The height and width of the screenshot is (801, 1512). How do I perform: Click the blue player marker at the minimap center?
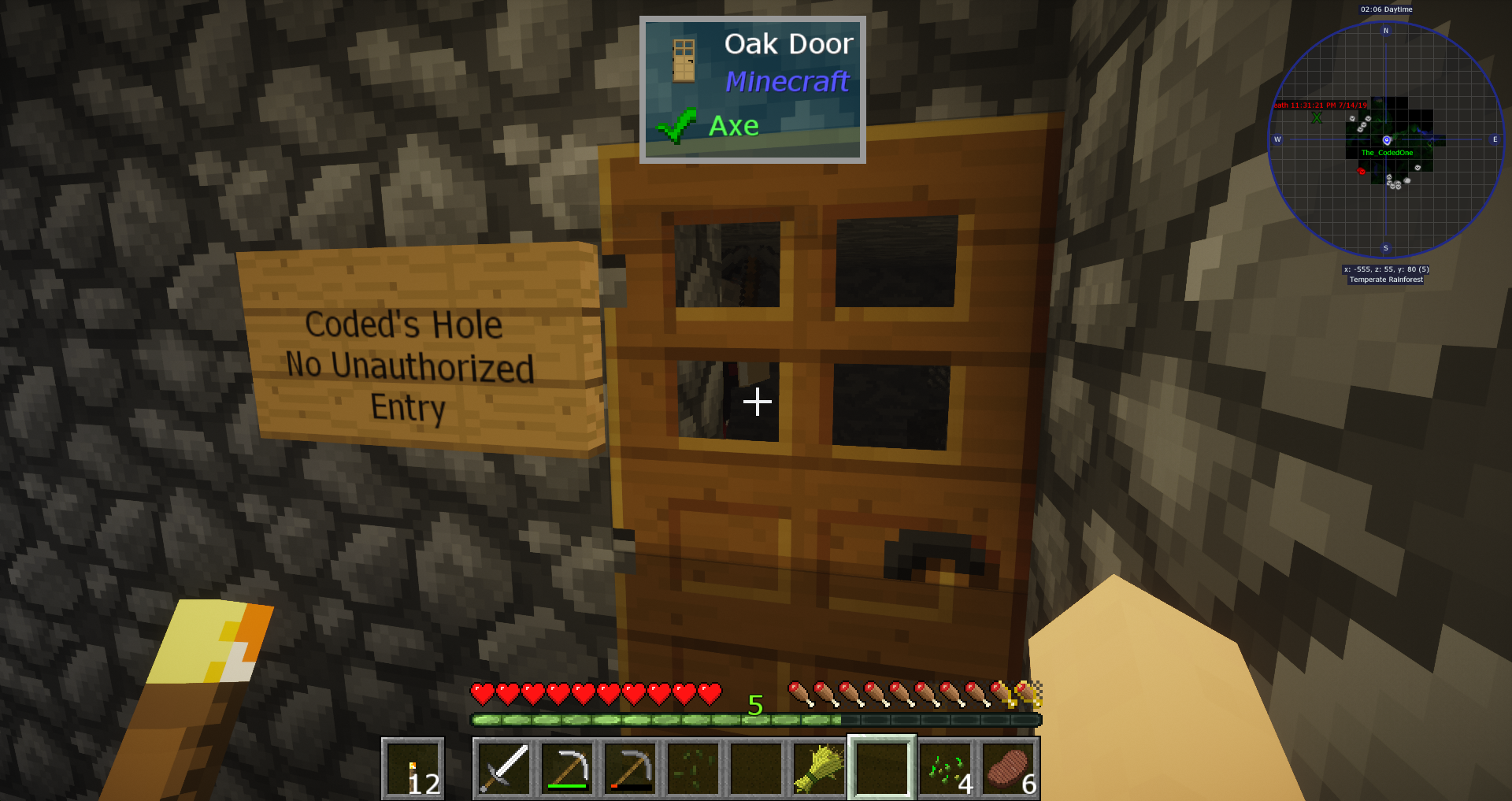click(x=1387, y=140)
